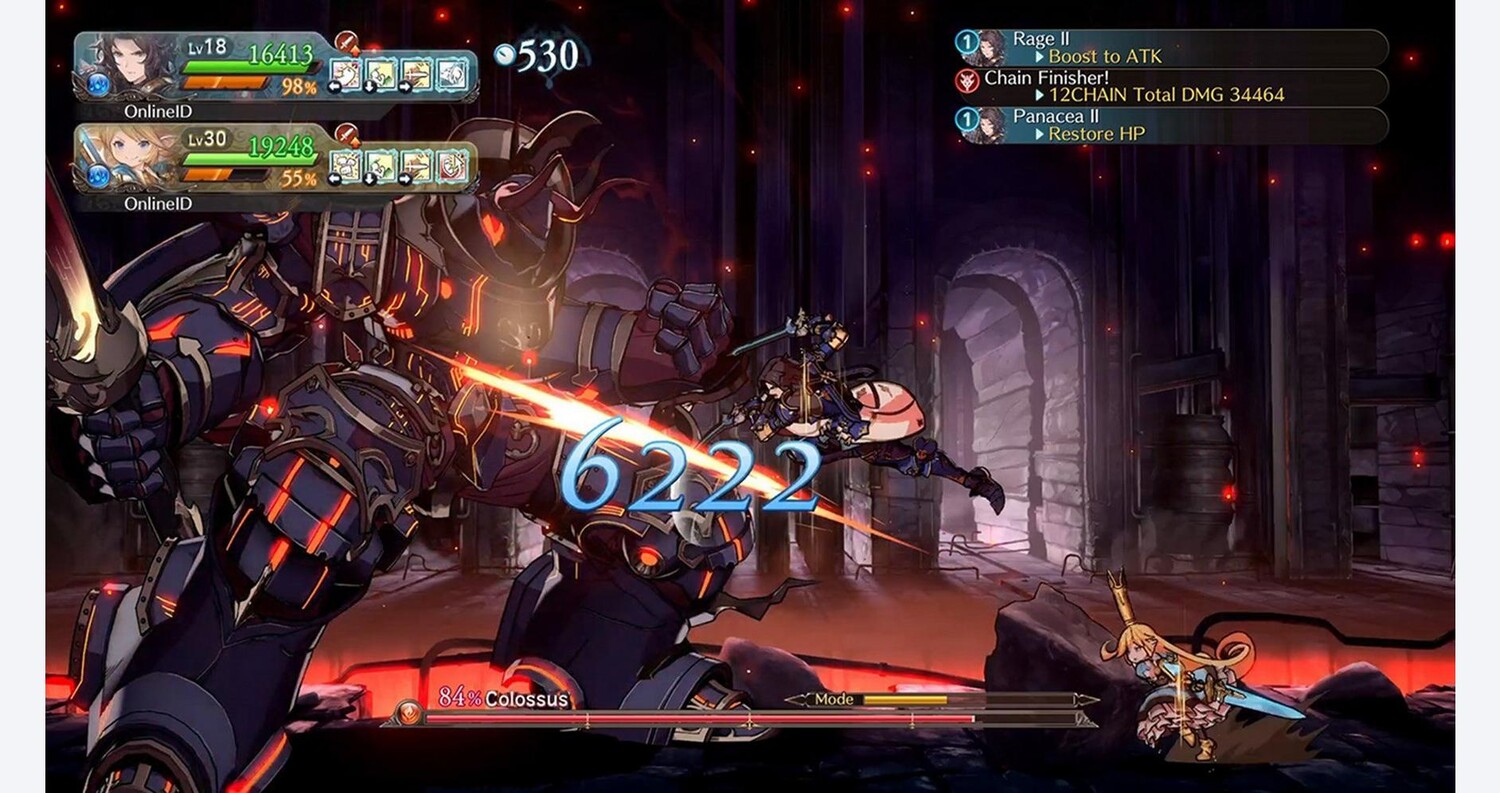Activate the Lv30 player's down-arrow skill icon
This screenshot has width=1500, height=793.
381,166
